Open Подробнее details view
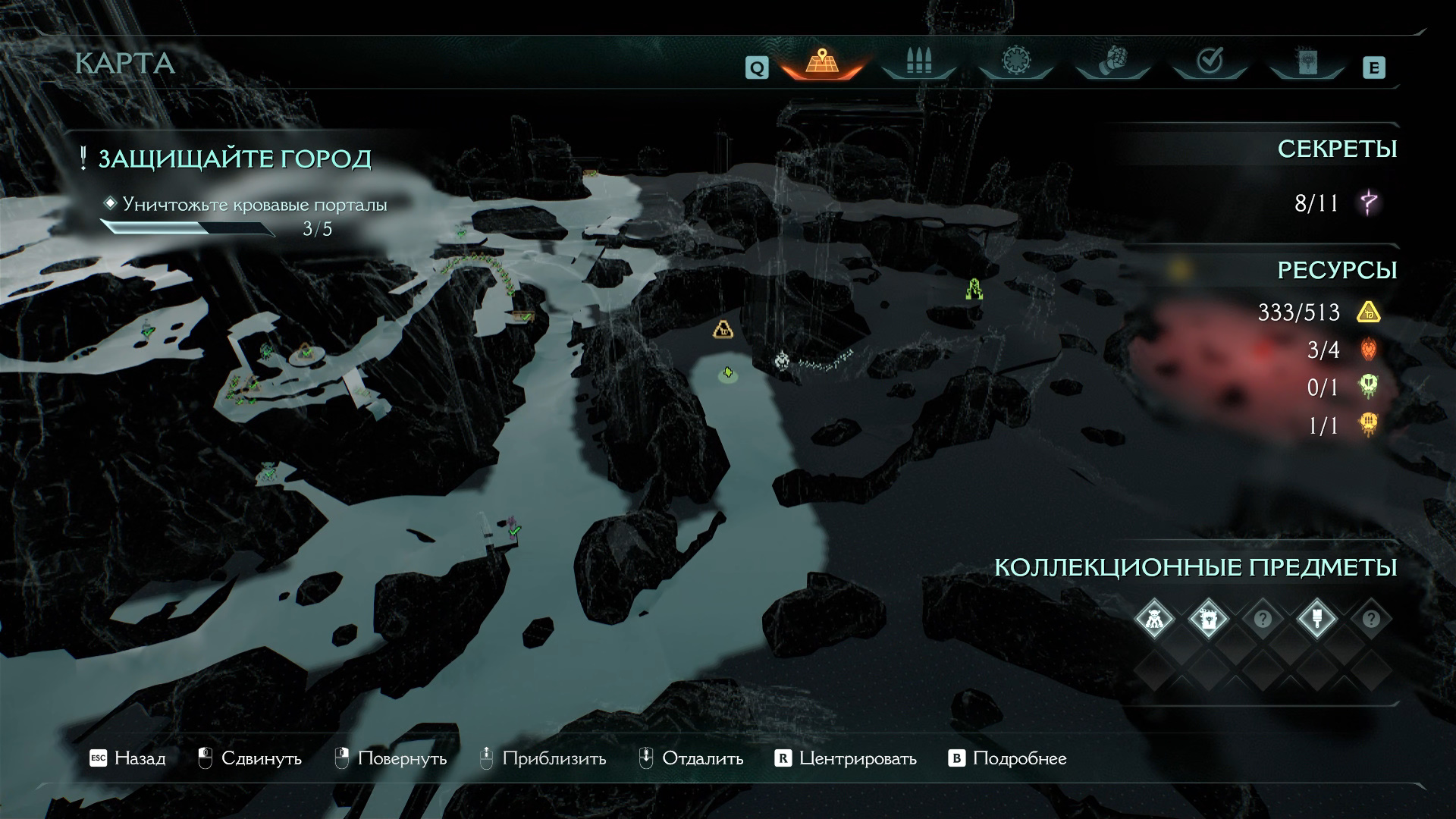The image size is (1456, 819). point(1008,758)
